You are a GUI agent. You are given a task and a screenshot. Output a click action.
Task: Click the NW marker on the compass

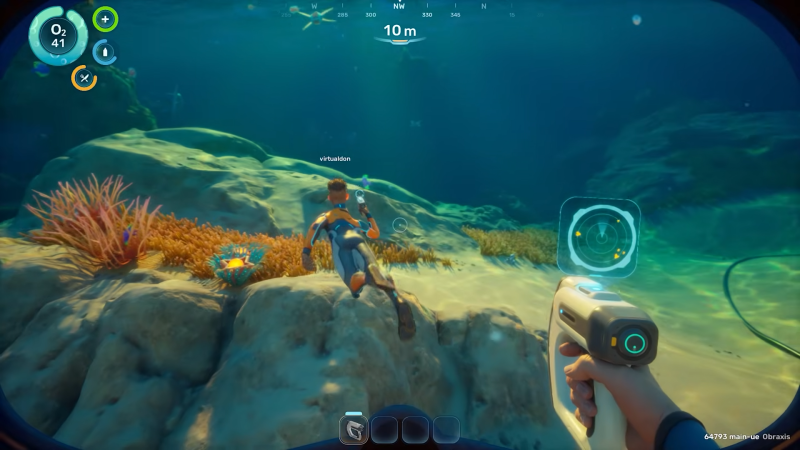click(x=399, y=6)
